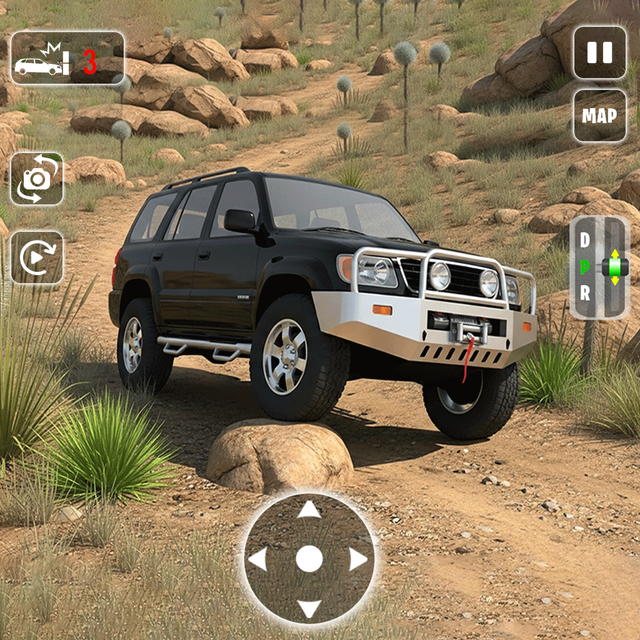Image resolution: width=640 pixels, height=640 pixels.
Task: Tap the vehicle reset arrow button
Action: (37, 258)
